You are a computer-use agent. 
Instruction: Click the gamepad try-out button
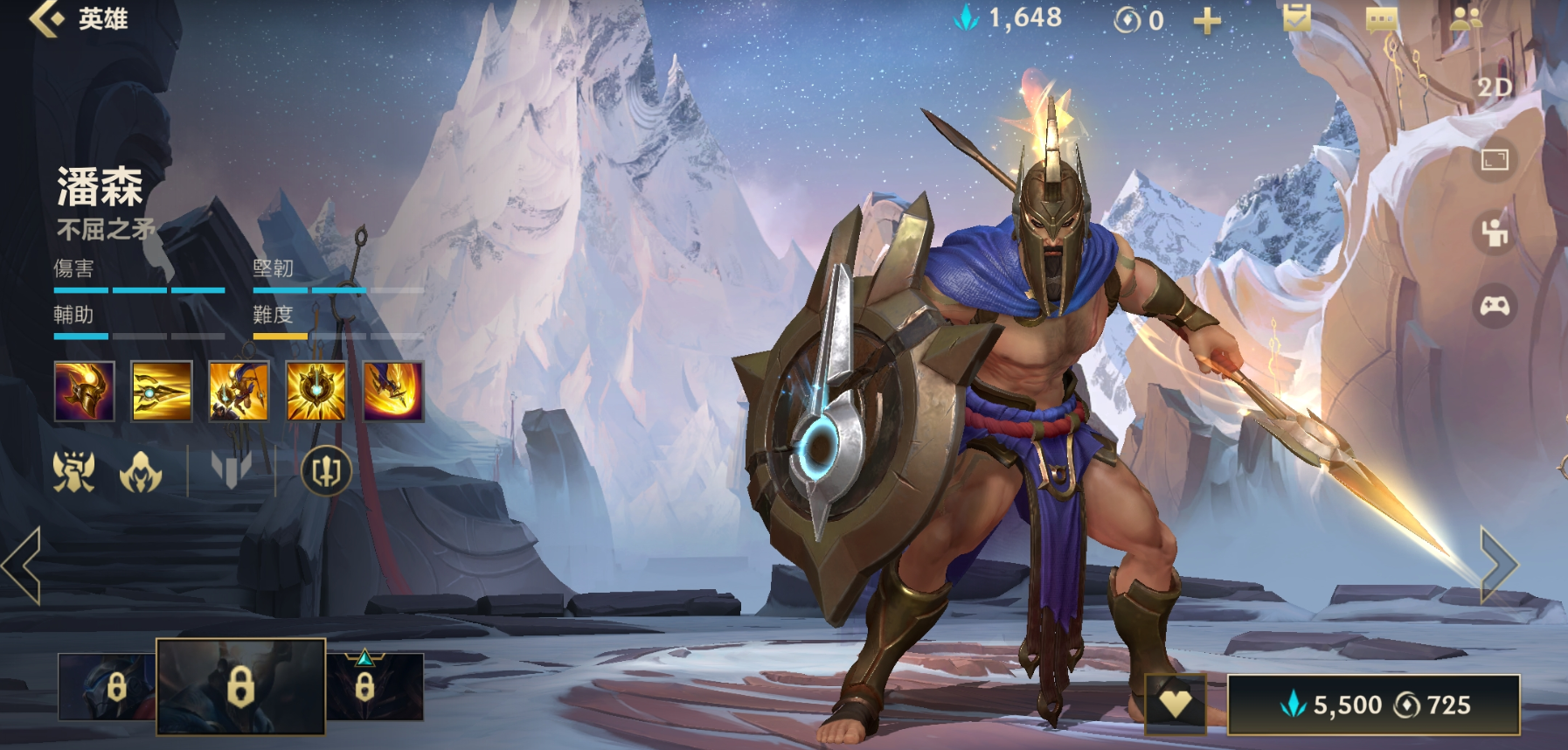click(1495, 306)
